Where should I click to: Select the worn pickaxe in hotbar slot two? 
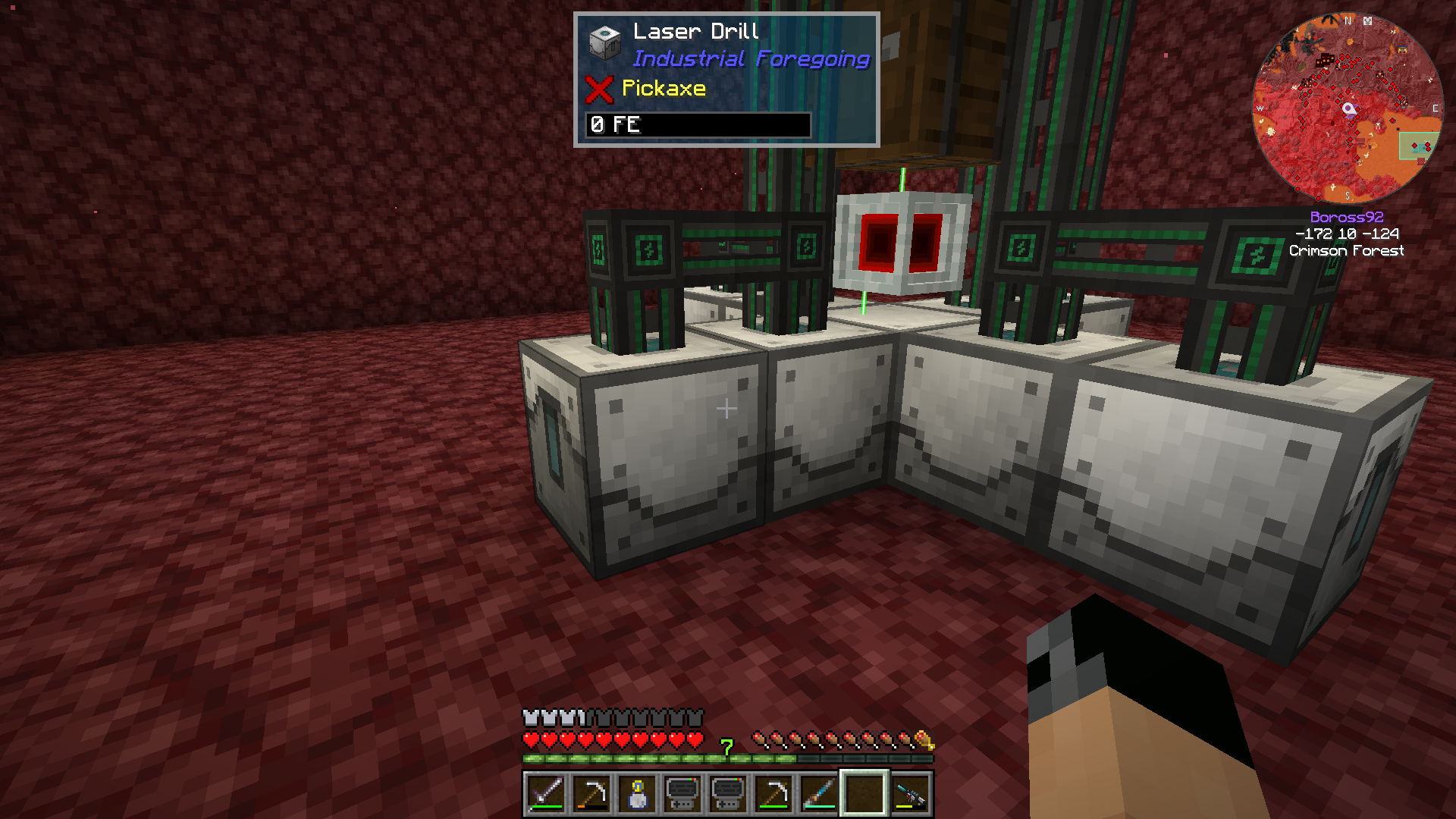591,794
